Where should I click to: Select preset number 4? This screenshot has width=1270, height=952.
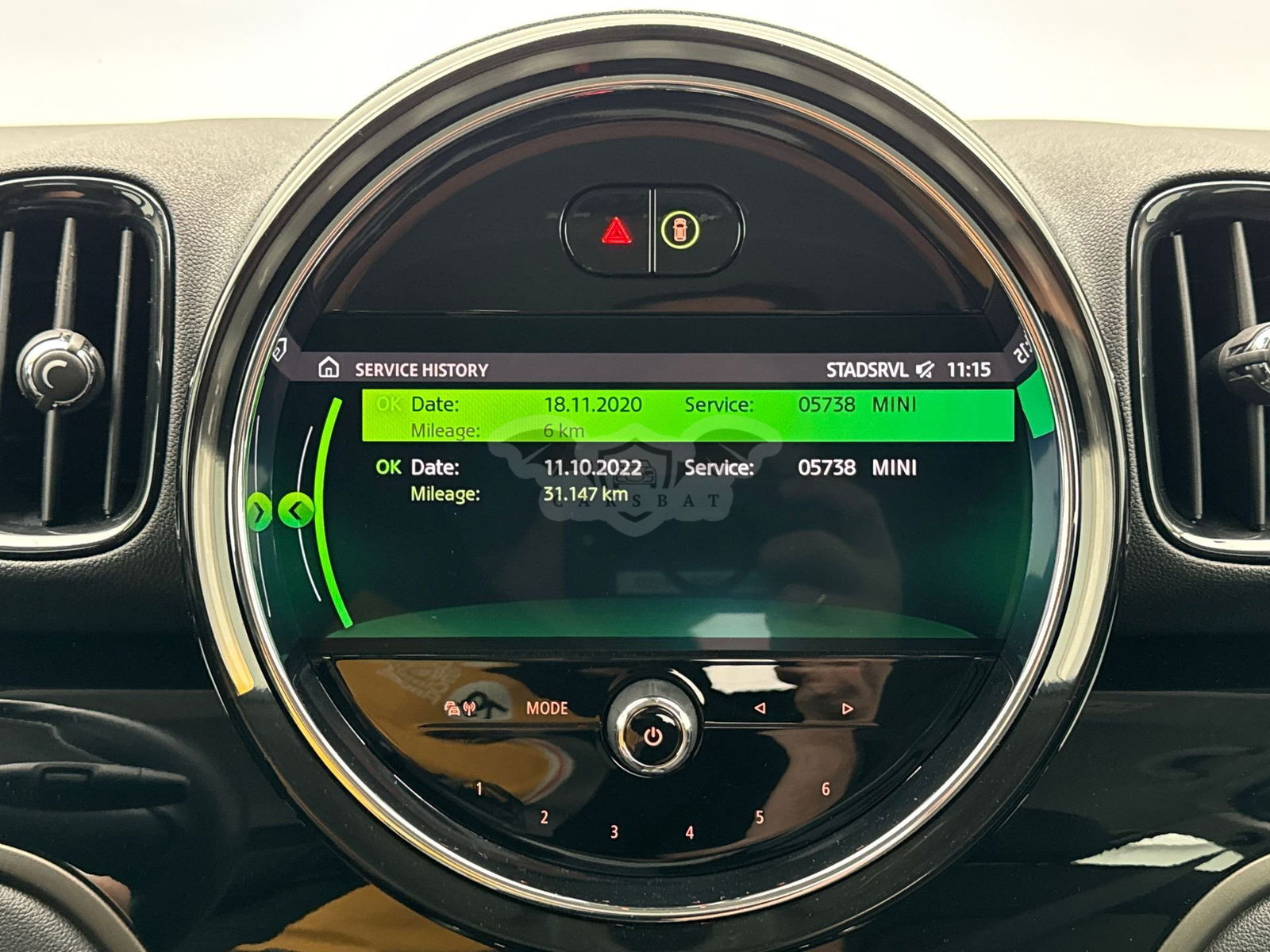689,832
